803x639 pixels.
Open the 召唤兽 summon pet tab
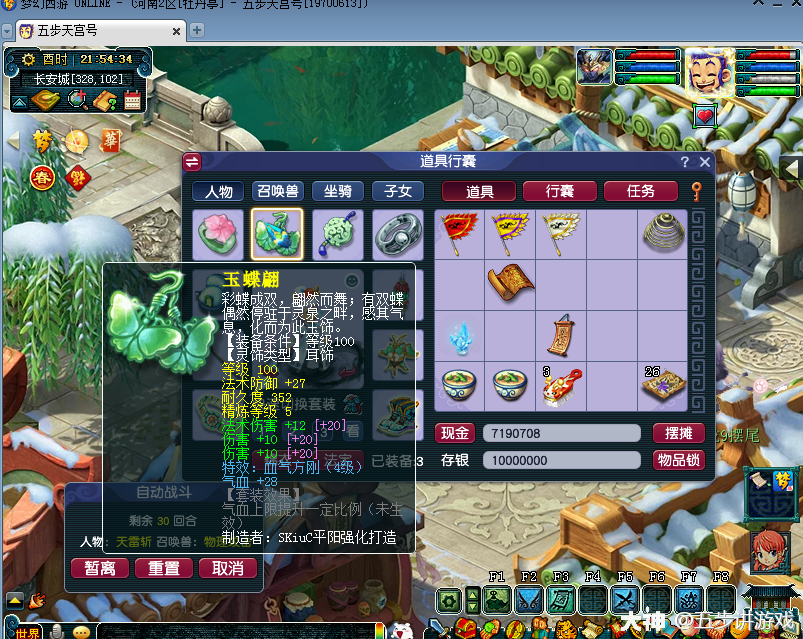pos(278,192)
